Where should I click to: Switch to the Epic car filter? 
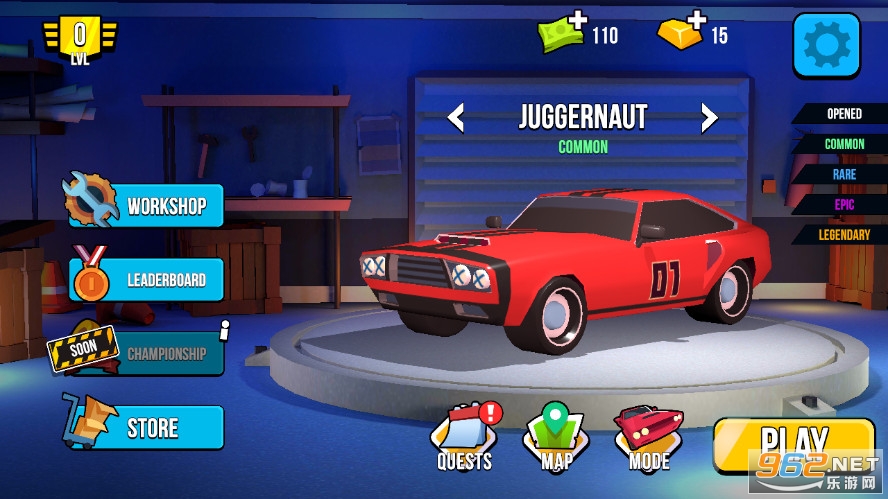(842, 204)
